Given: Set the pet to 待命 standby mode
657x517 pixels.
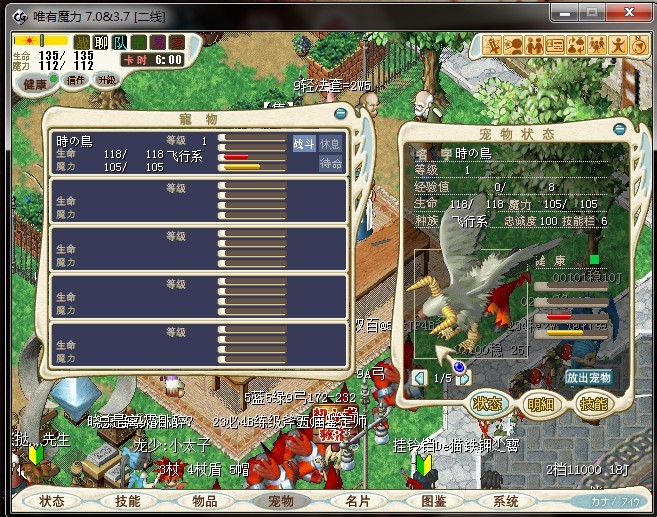Looking at the screenshot, I should pyautogui.click(x=330, y=163).
